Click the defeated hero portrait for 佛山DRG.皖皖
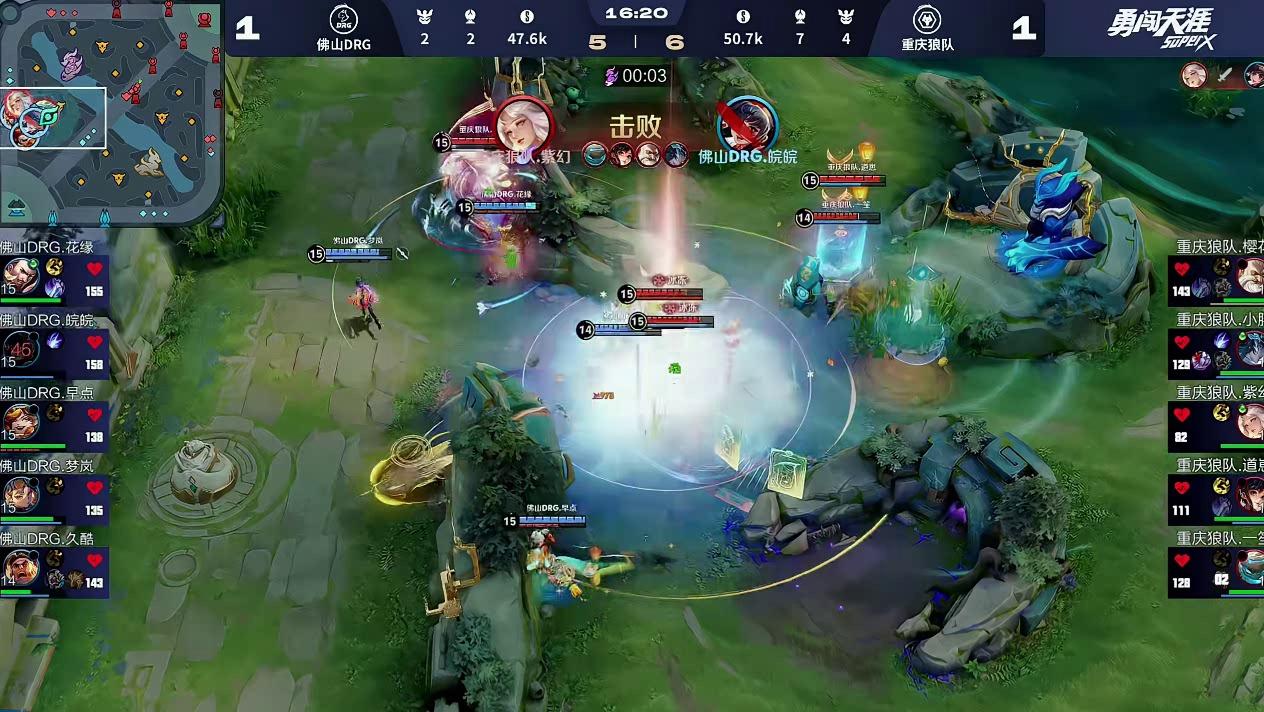 [x=747, y=122]
